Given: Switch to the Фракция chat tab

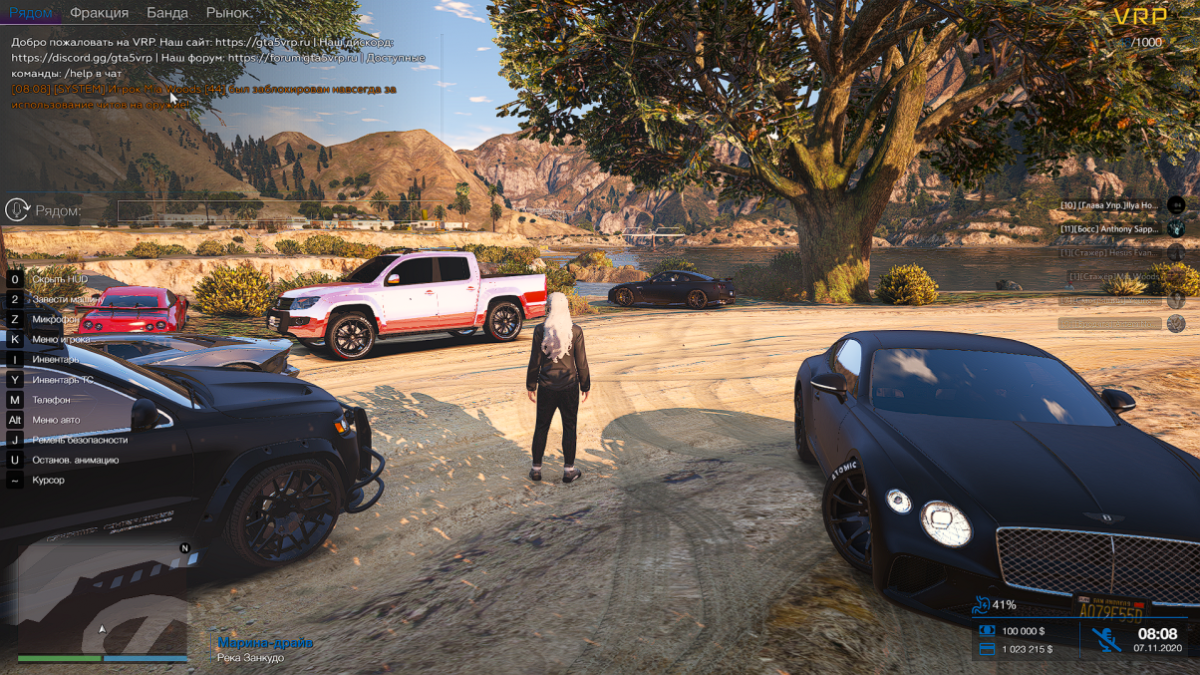Looking at the screenshot, I should tap(99, 13).
